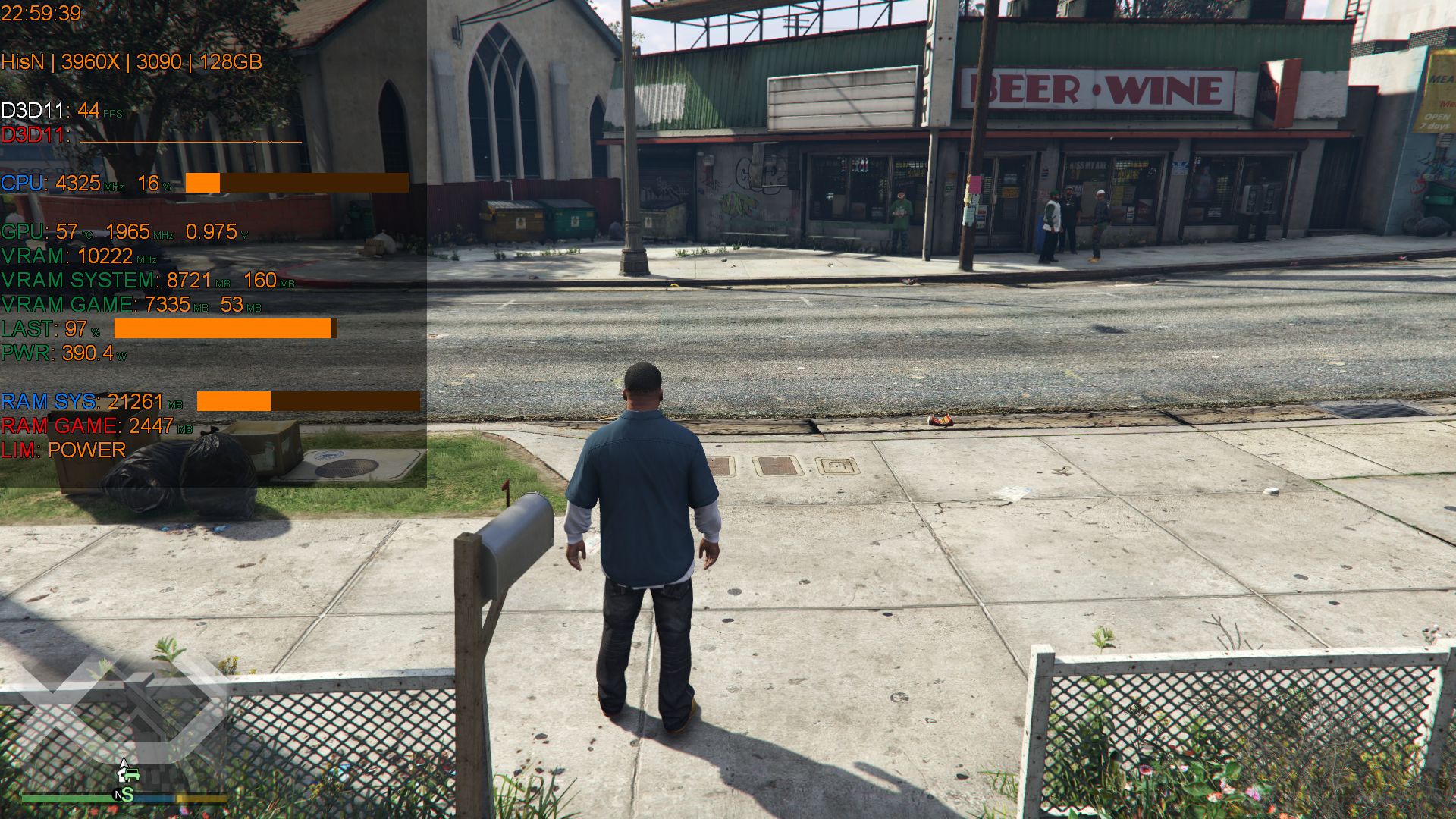This screenshot has width=1456, height=819.
Task: Click the green S street label on the minimap
Action: [127, 795]
